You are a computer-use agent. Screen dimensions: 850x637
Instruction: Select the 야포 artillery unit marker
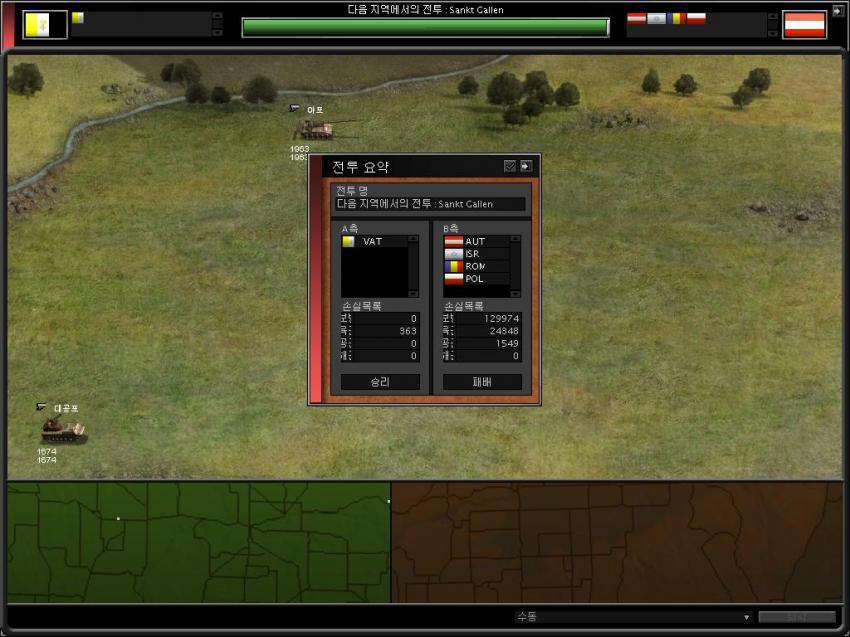pos(313,128)
